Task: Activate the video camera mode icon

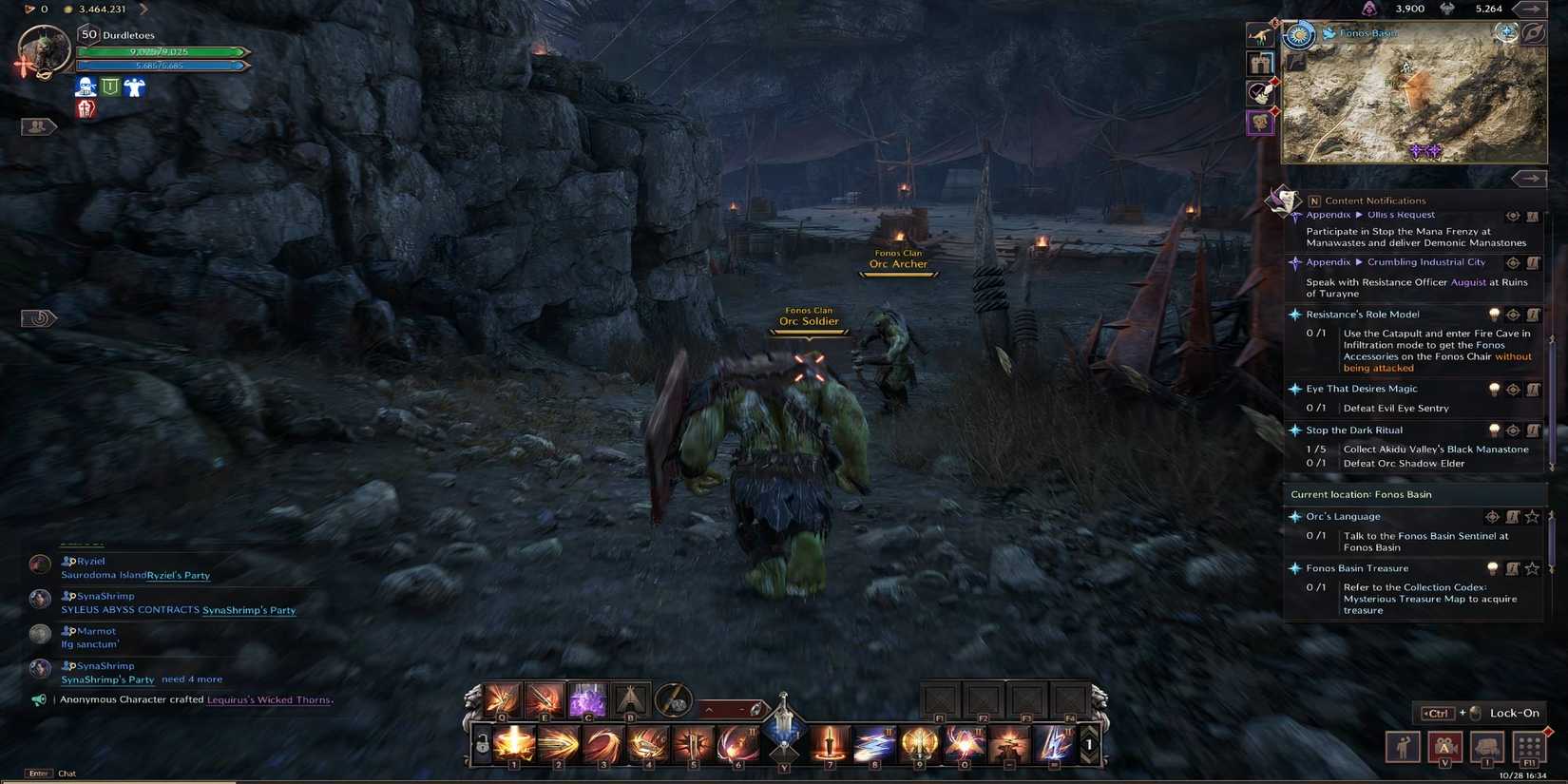Action: (x=1444, y=748)
